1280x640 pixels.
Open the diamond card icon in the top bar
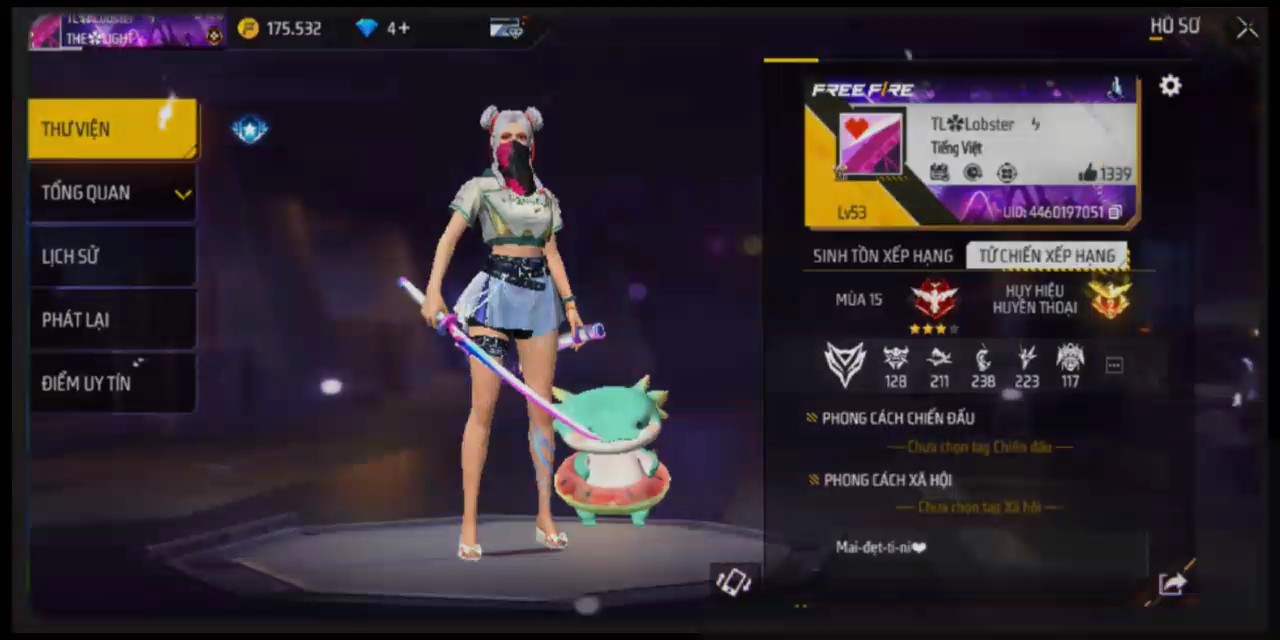click(x=507, y=28)
